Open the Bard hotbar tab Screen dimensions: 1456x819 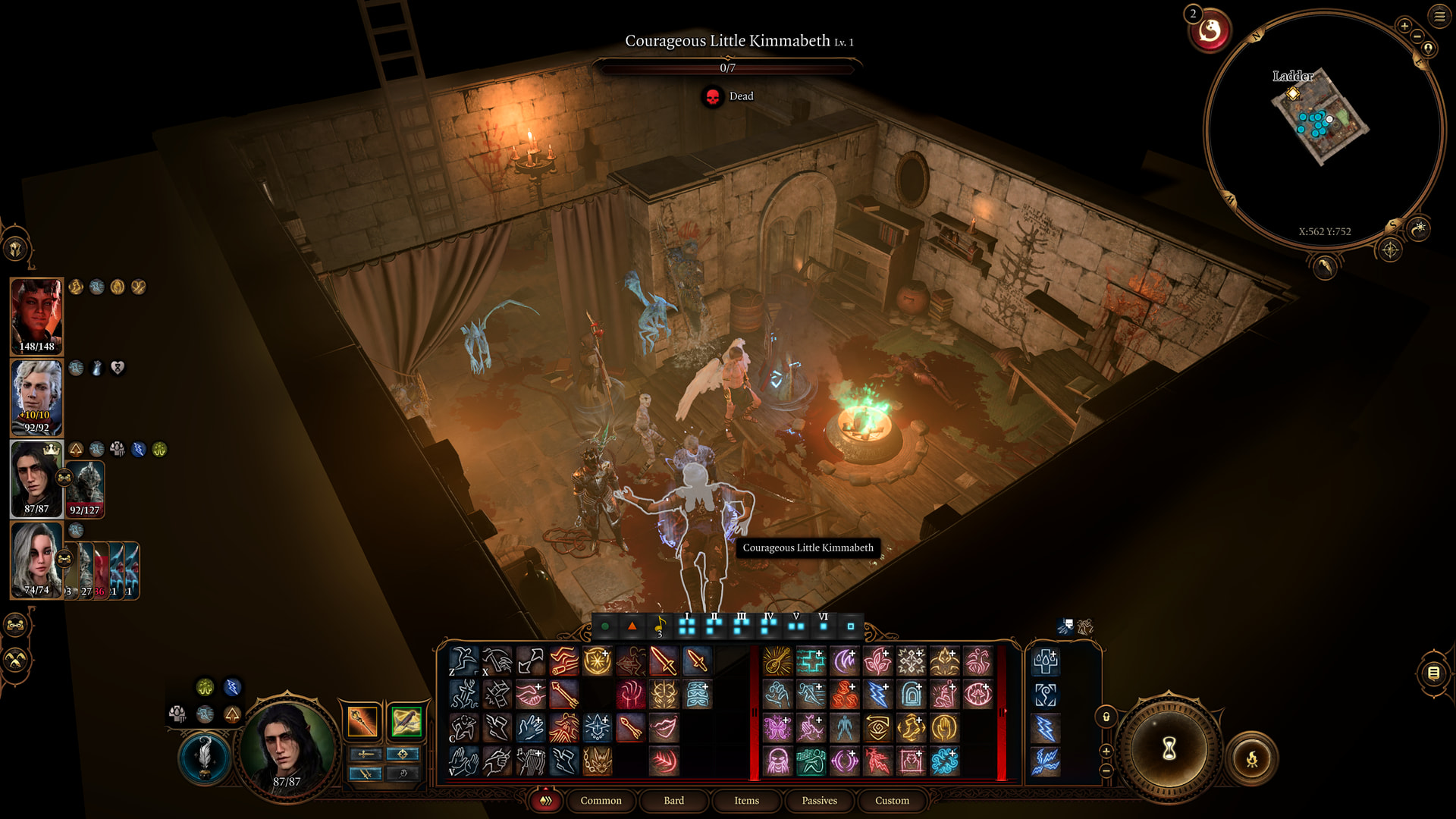[673, 801]
